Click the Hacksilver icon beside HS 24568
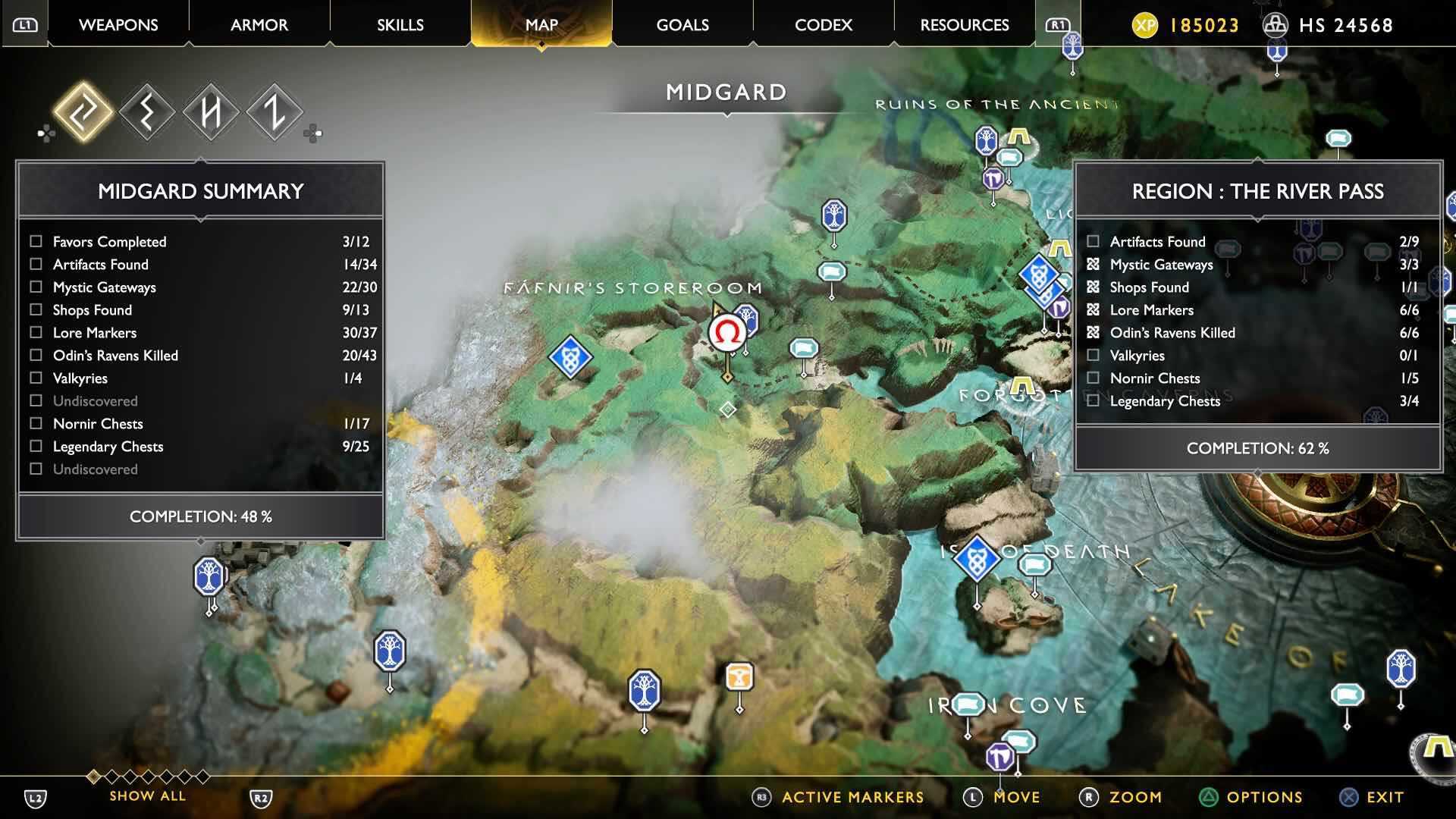1456x819 pixels. click(1277, 25)
